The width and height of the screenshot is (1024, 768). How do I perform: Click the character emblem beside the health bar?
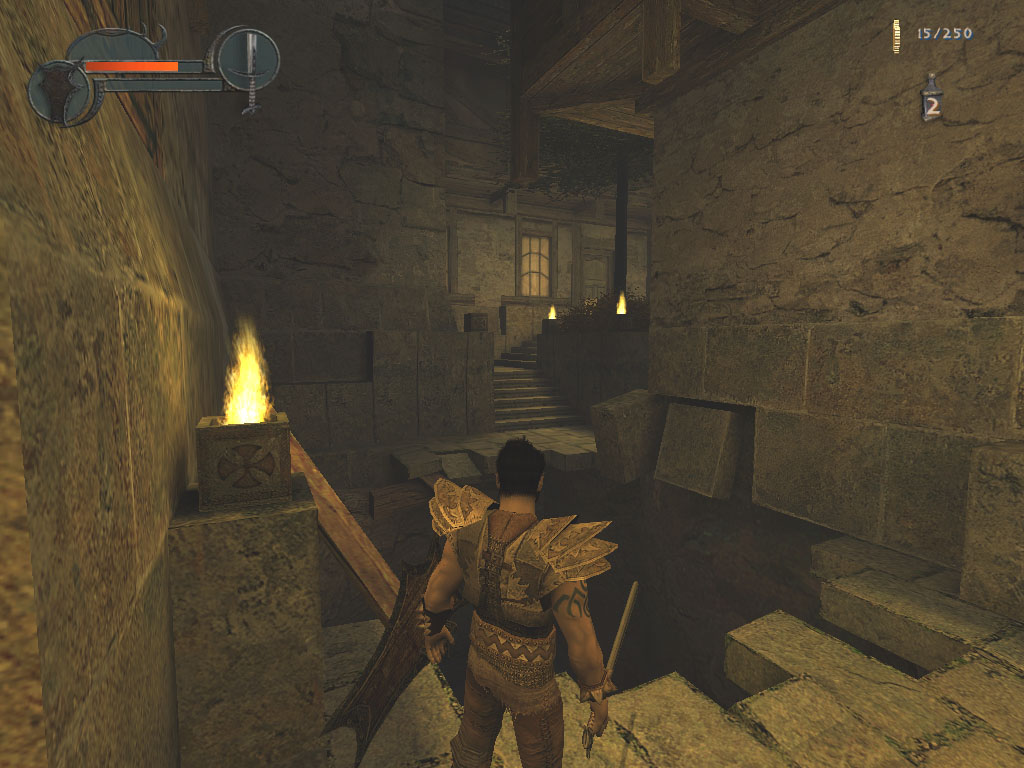pyautogui.click(x=60, y=92)
